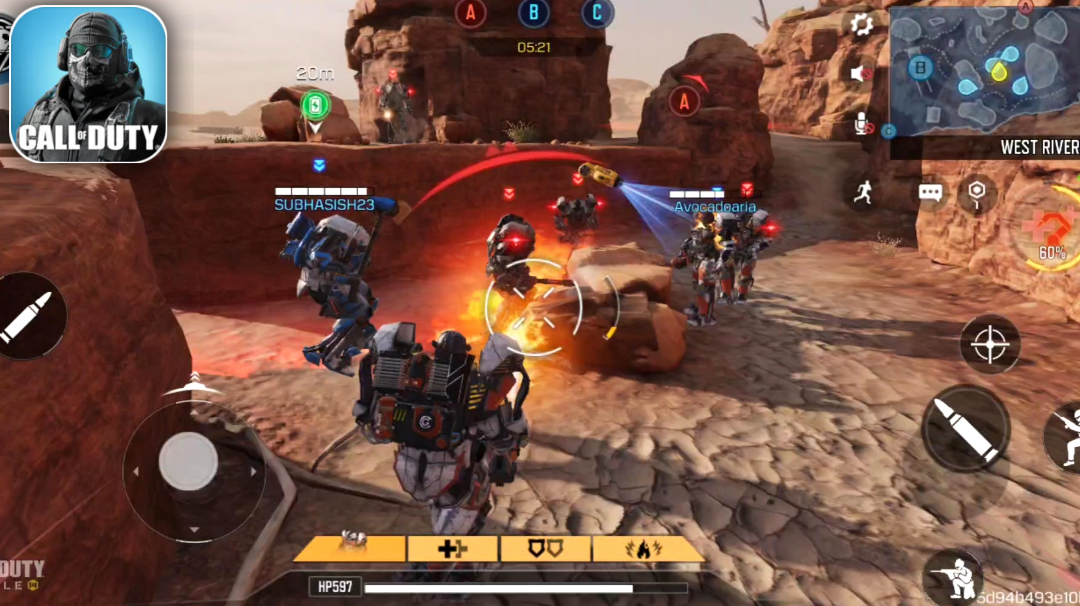Click the Call of Duty app icon
The width and height of the screenshot is (1080, 606).
[88, 84]
